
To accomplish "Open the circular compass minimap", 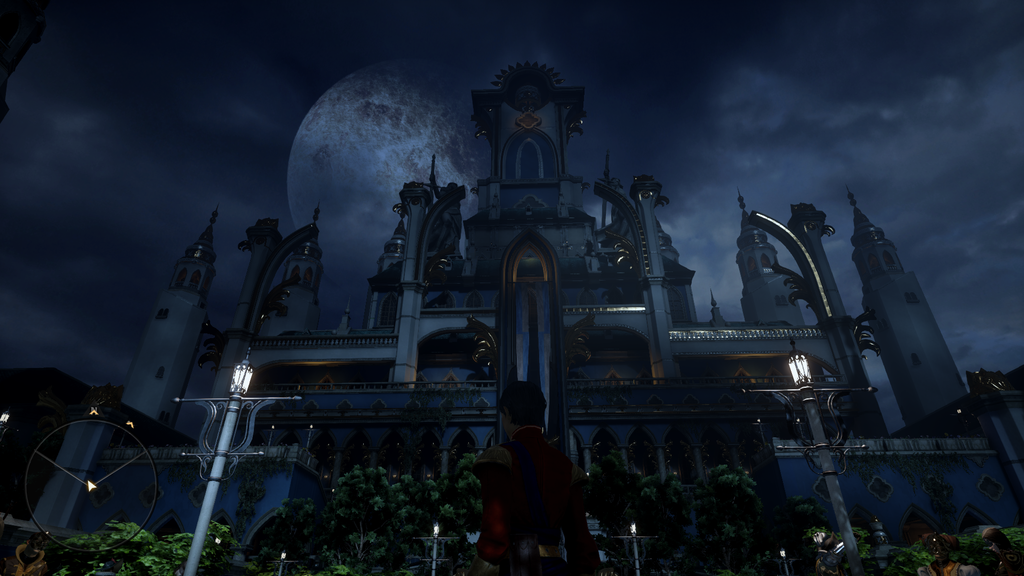I will tap(90, 485).
